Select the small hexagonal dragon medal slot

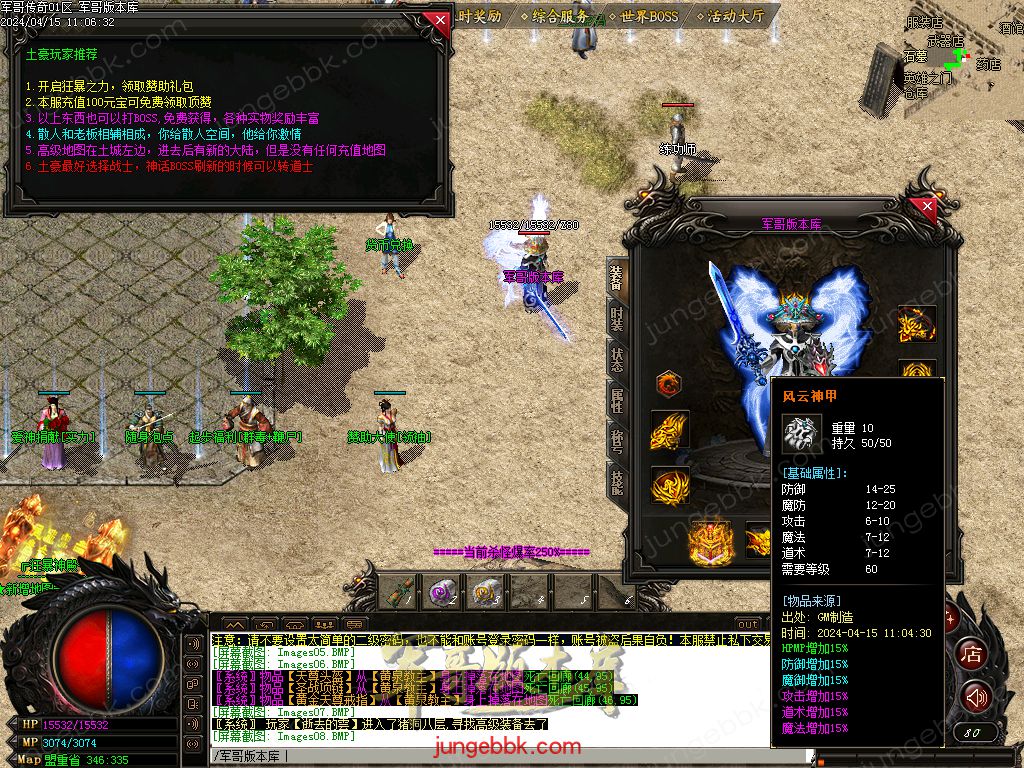668,383
